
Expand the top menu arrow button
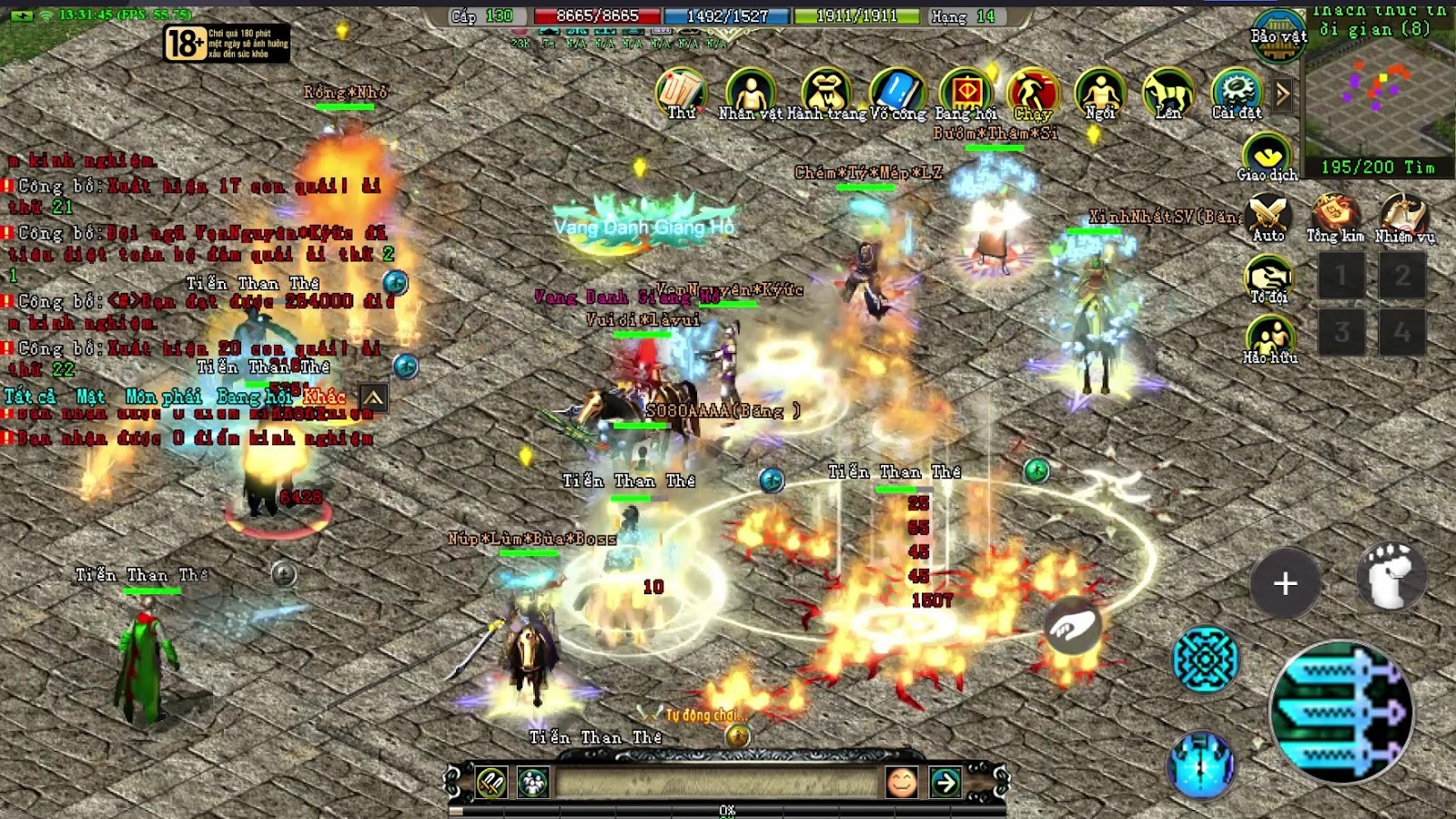pyautogui.click(x=1283, y=93)
